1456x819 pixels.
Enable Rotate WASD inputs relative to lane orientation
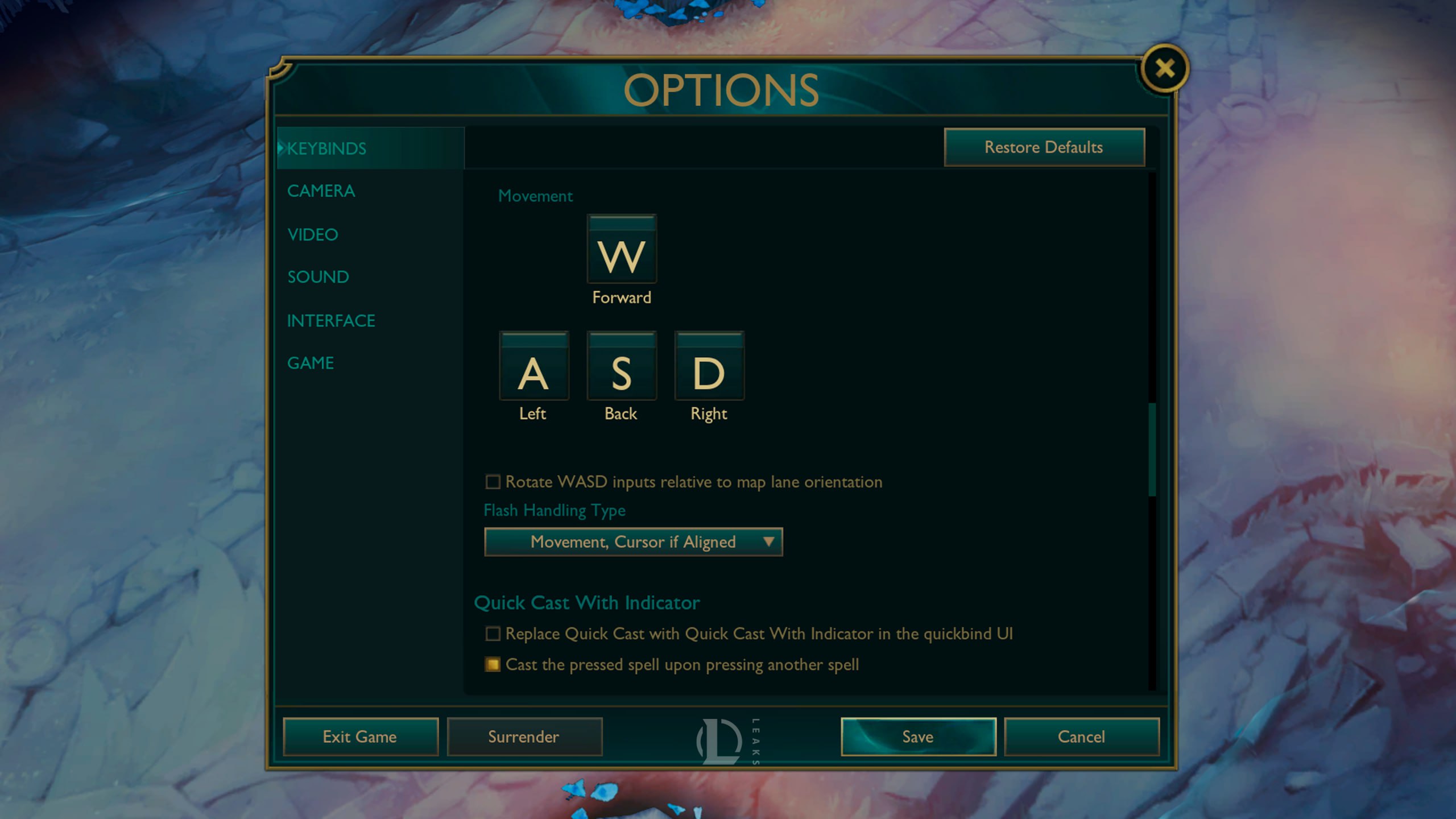click(493, 482)
